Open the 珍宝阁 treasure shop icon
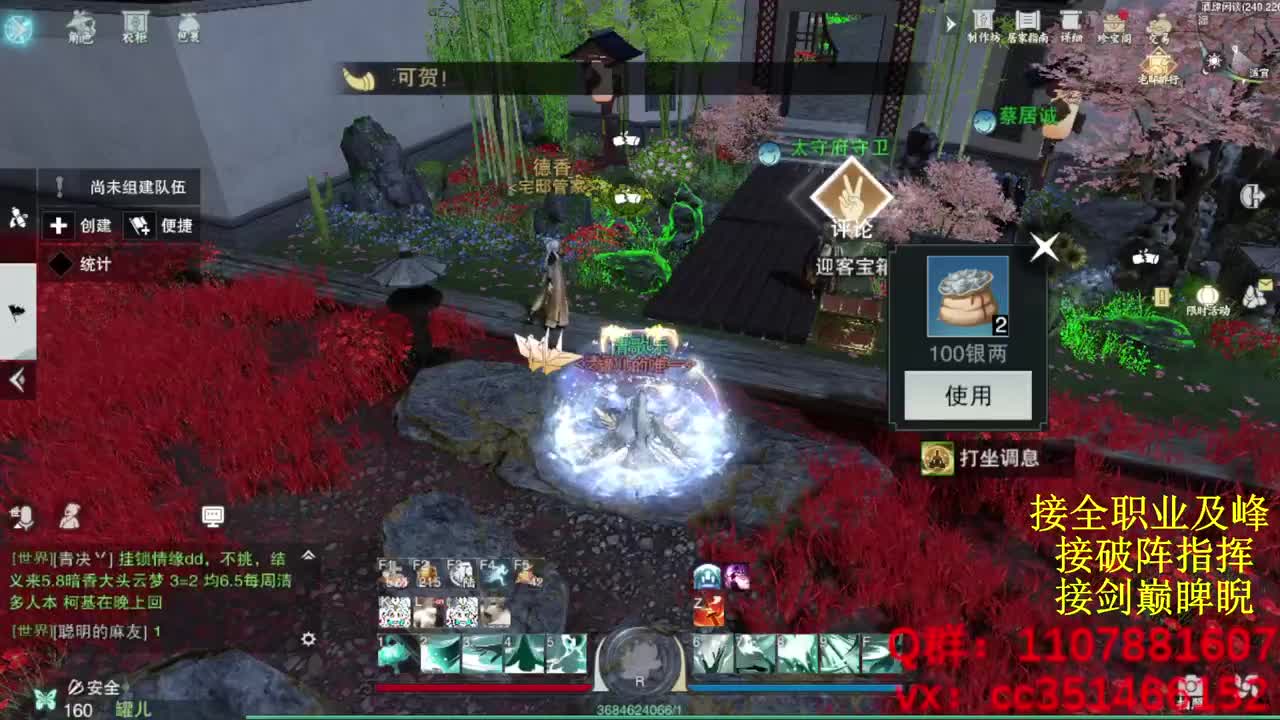 click(x=1114, y=24)
